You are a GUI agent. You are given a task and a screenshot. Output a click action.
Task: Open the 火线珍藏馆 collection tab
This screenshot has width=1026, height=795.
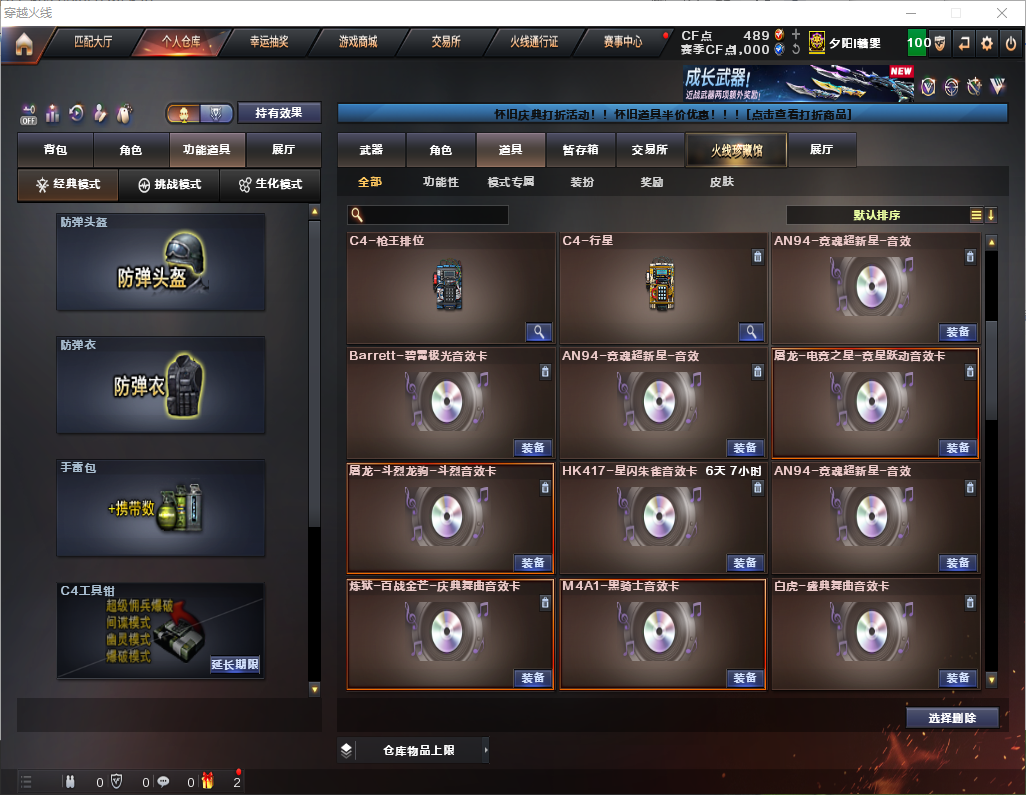point(736,150)
